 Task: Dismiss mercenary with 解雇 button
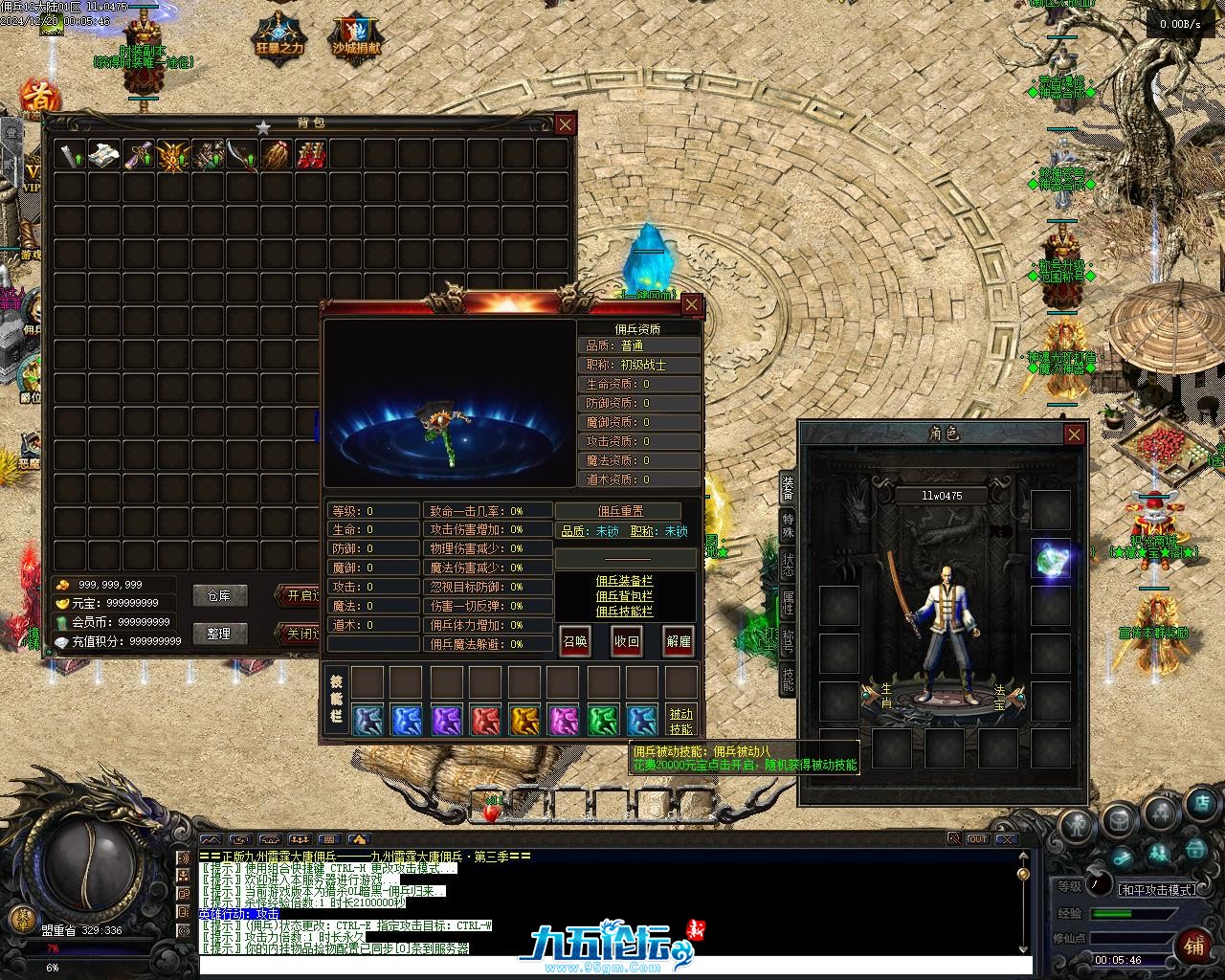tap(679, 641)
